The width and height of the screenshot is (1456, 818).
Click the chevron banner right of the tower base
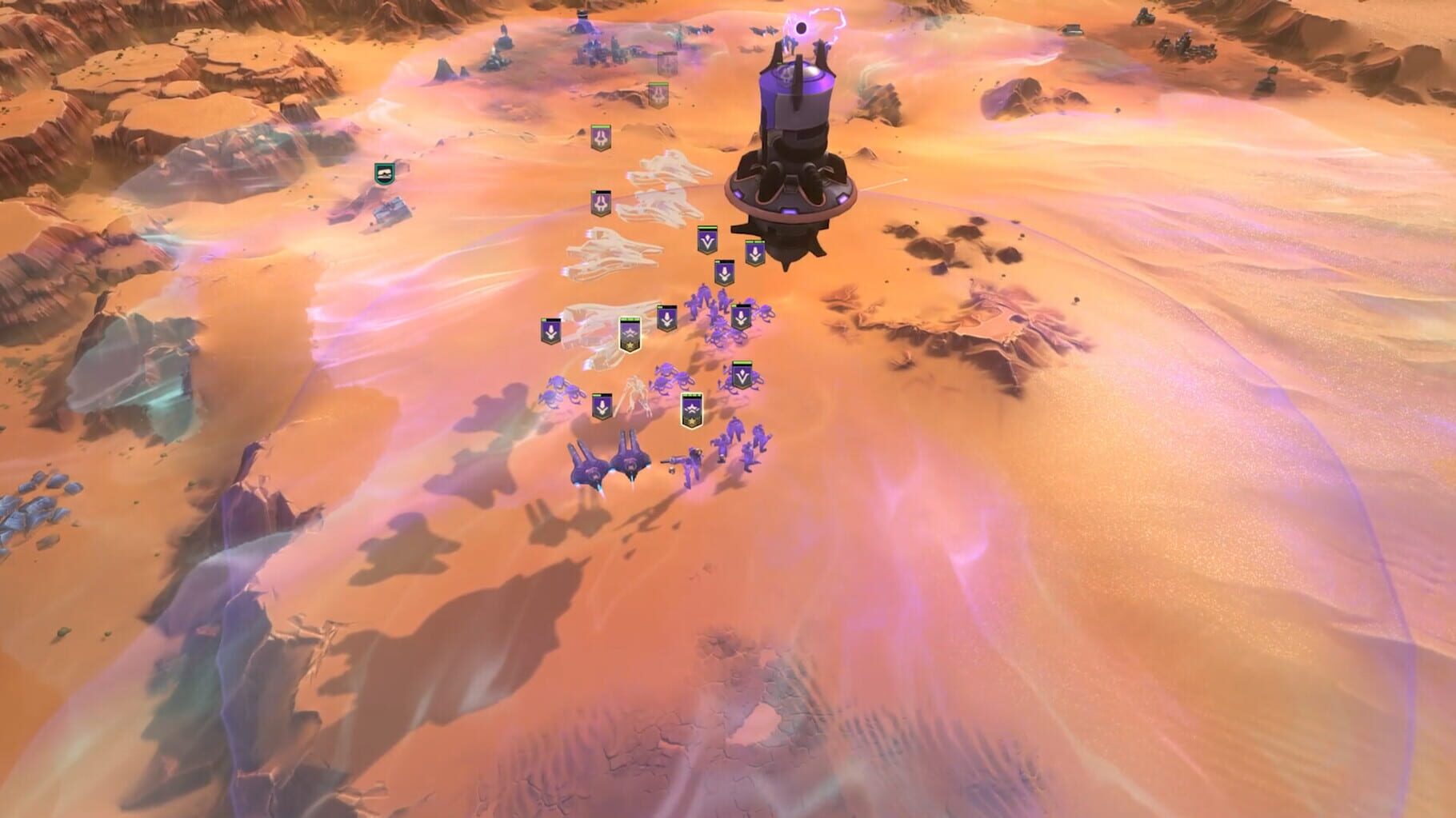pos(754,251)
